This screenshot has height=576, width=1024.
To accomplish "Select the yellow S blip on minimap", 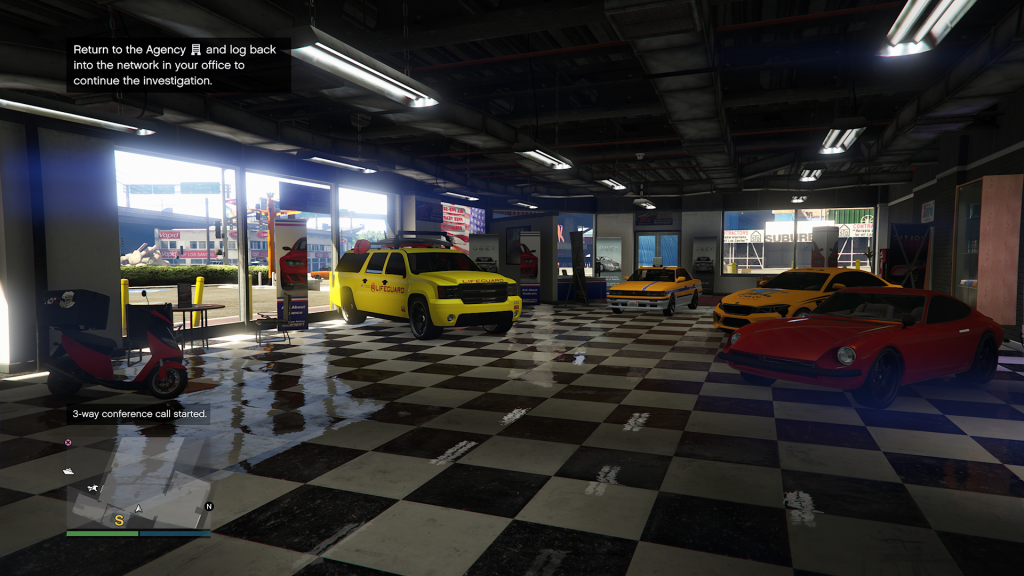I will [119, 520].
